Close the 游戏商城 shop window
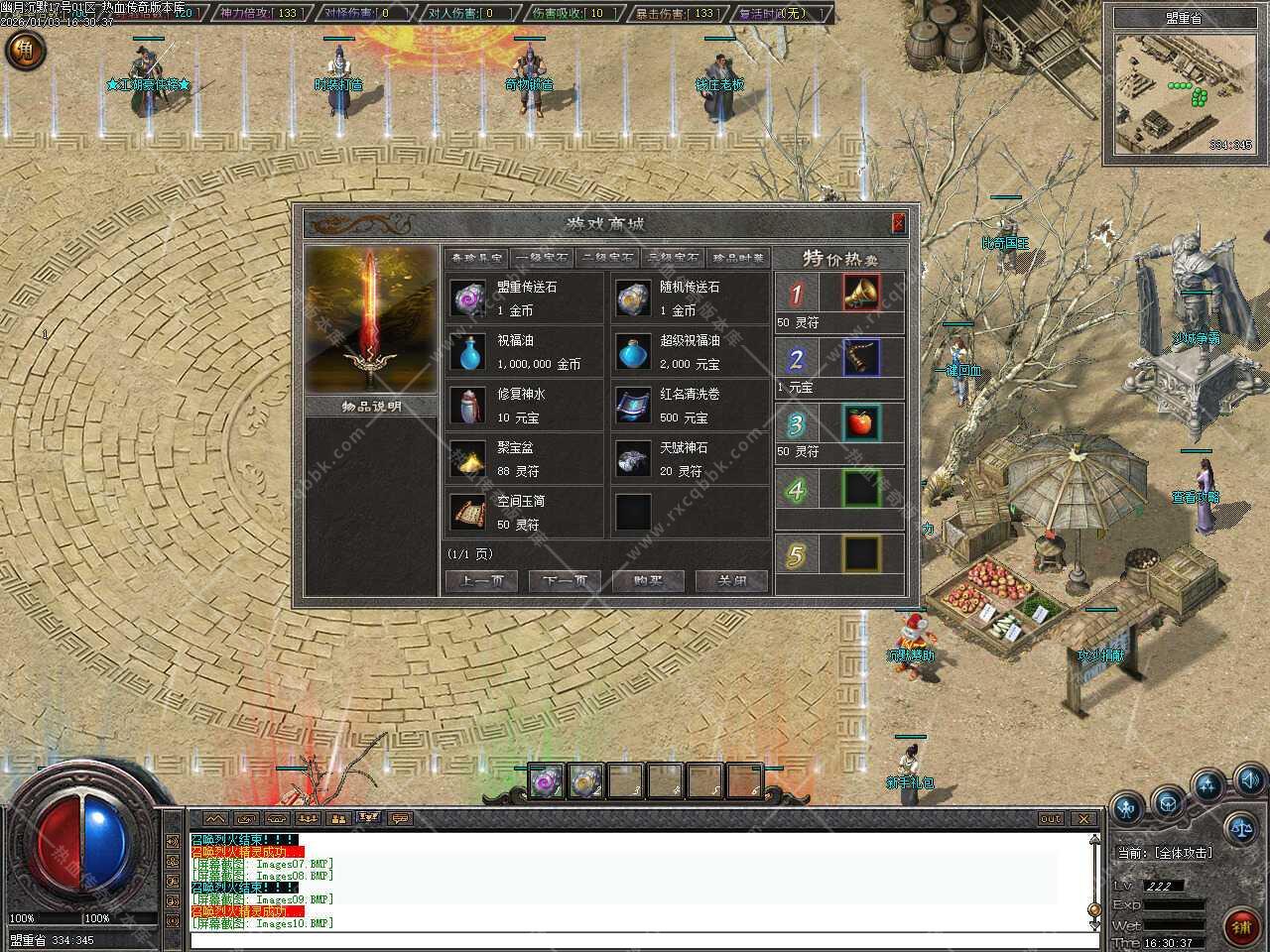 coord(898,222)
